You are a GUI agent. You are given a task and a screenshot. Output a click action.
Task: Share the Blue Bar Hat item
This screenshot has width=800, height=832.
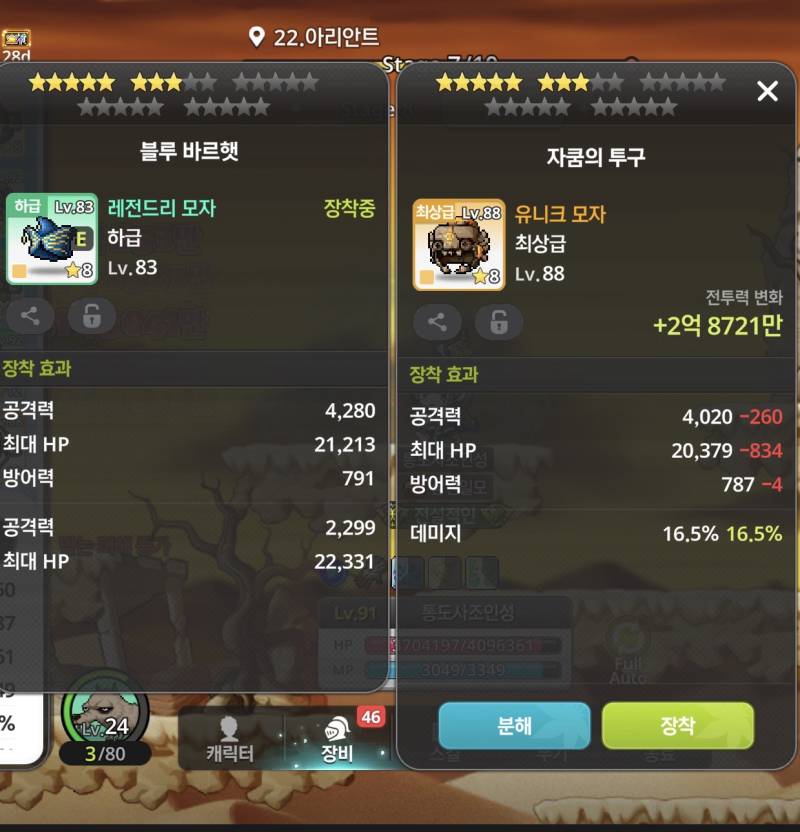click(30, 316)
